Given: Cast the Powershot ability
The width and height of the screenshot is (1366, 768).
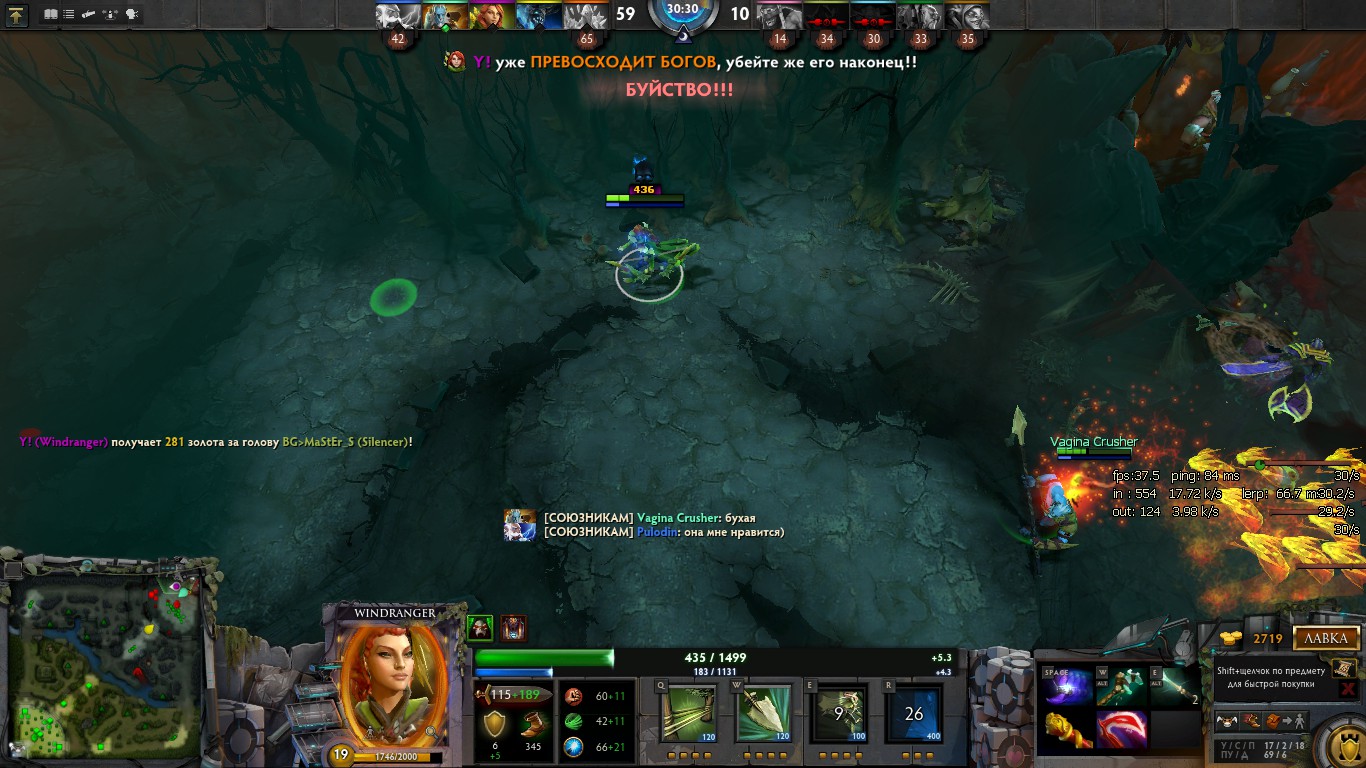Looking at the screenshot, I should point(764,712).
